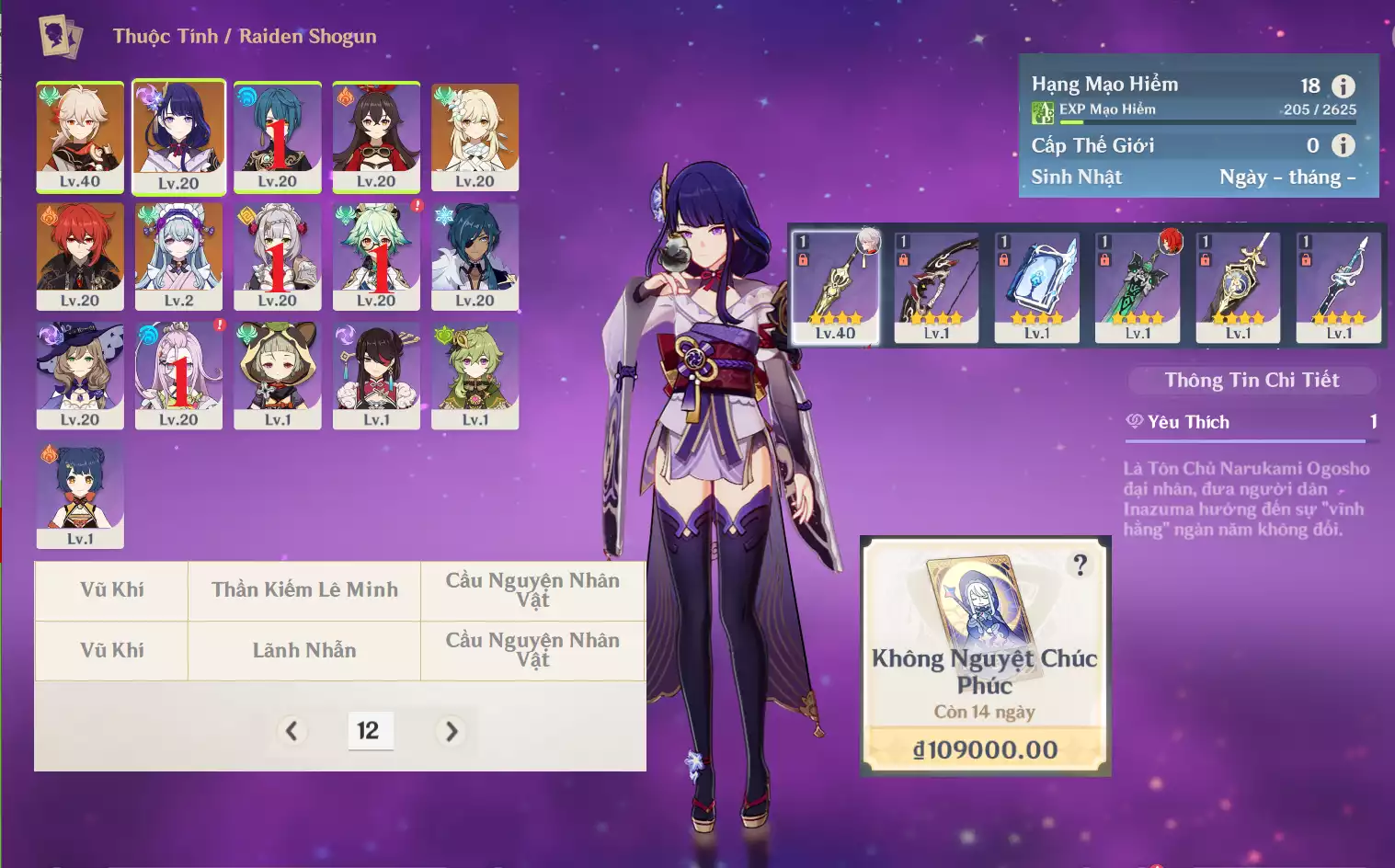
Task: Open Thông Tin Chi Tiết details
Action: click(1252, 381)
